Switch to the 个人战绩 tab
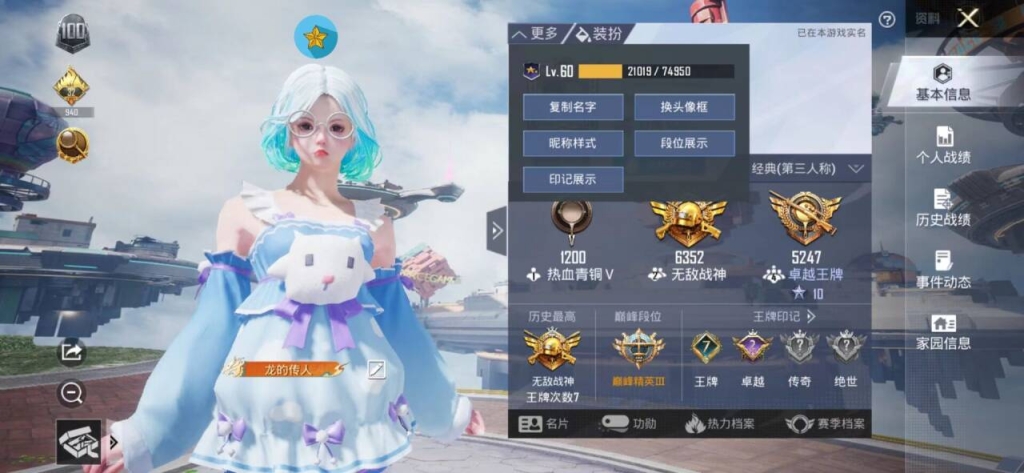Screen dimensions: 1024x473 pos(943,146)
